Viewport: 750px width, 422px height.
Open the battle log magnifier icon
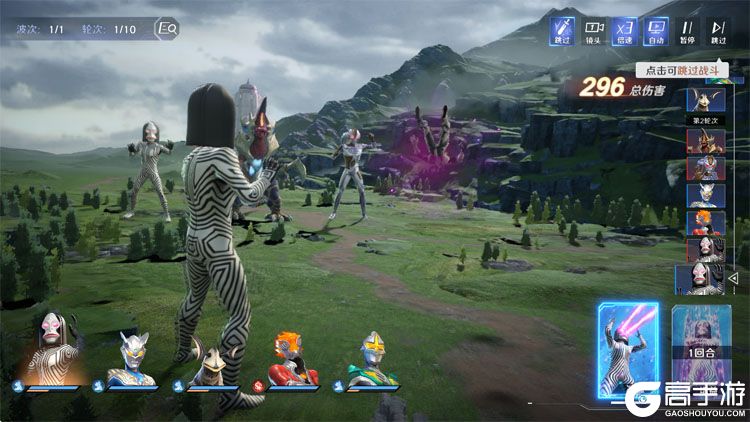click(168, 29)
